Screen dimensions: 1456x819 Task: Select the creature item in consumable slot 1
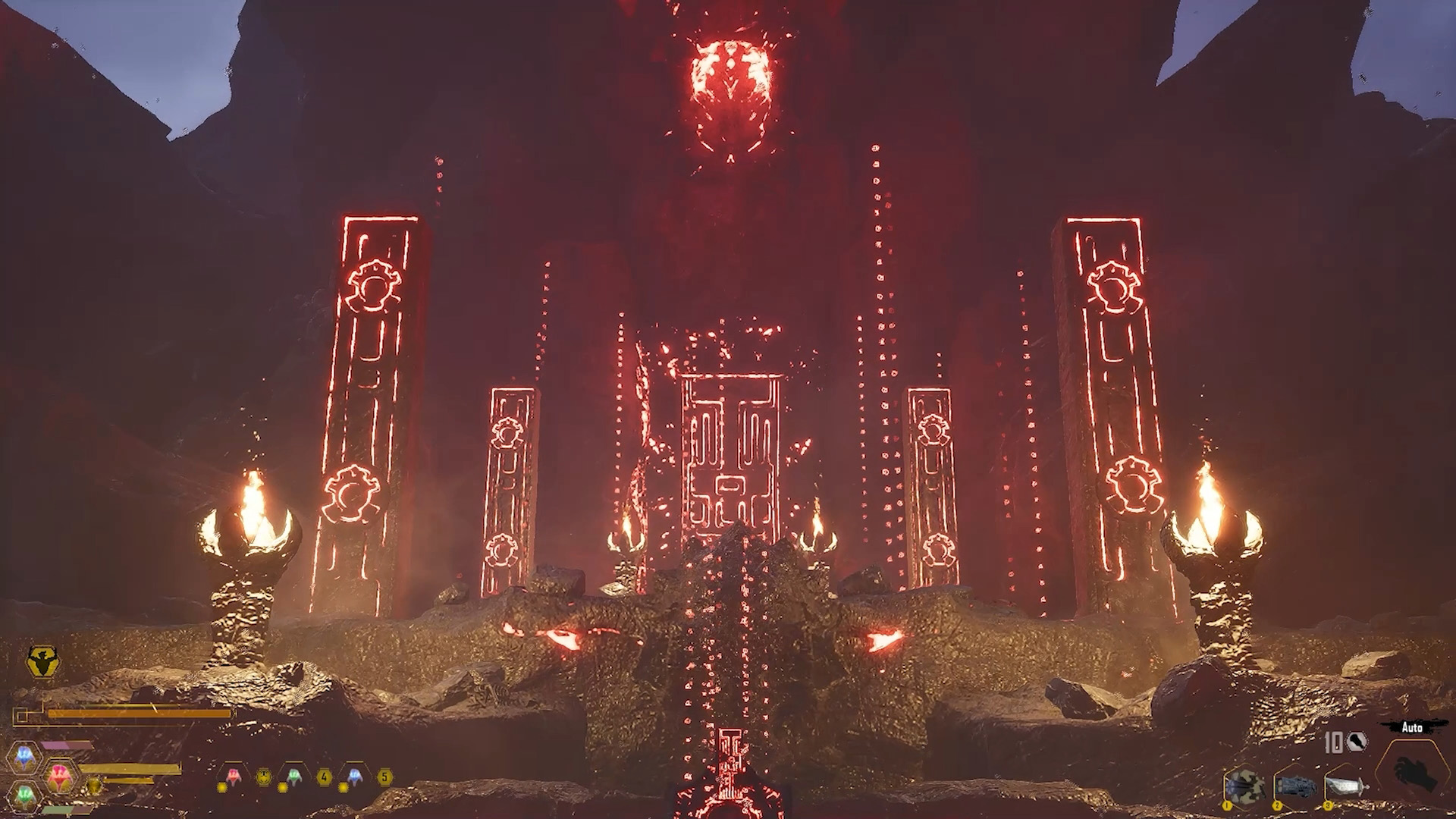[1244, 785]
